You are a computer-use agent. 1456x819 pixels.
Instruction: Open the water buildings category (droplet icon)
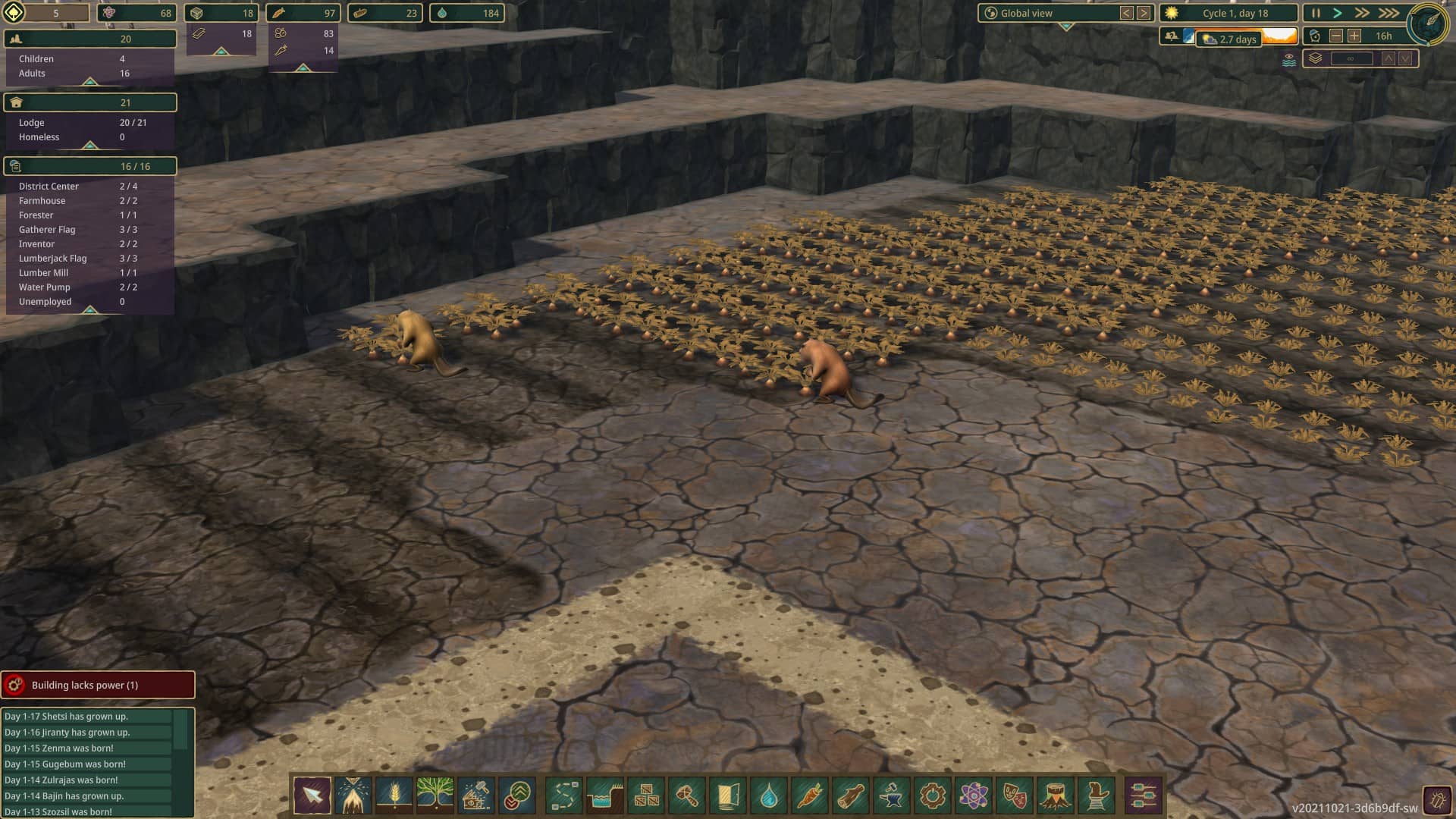point(769,795)
